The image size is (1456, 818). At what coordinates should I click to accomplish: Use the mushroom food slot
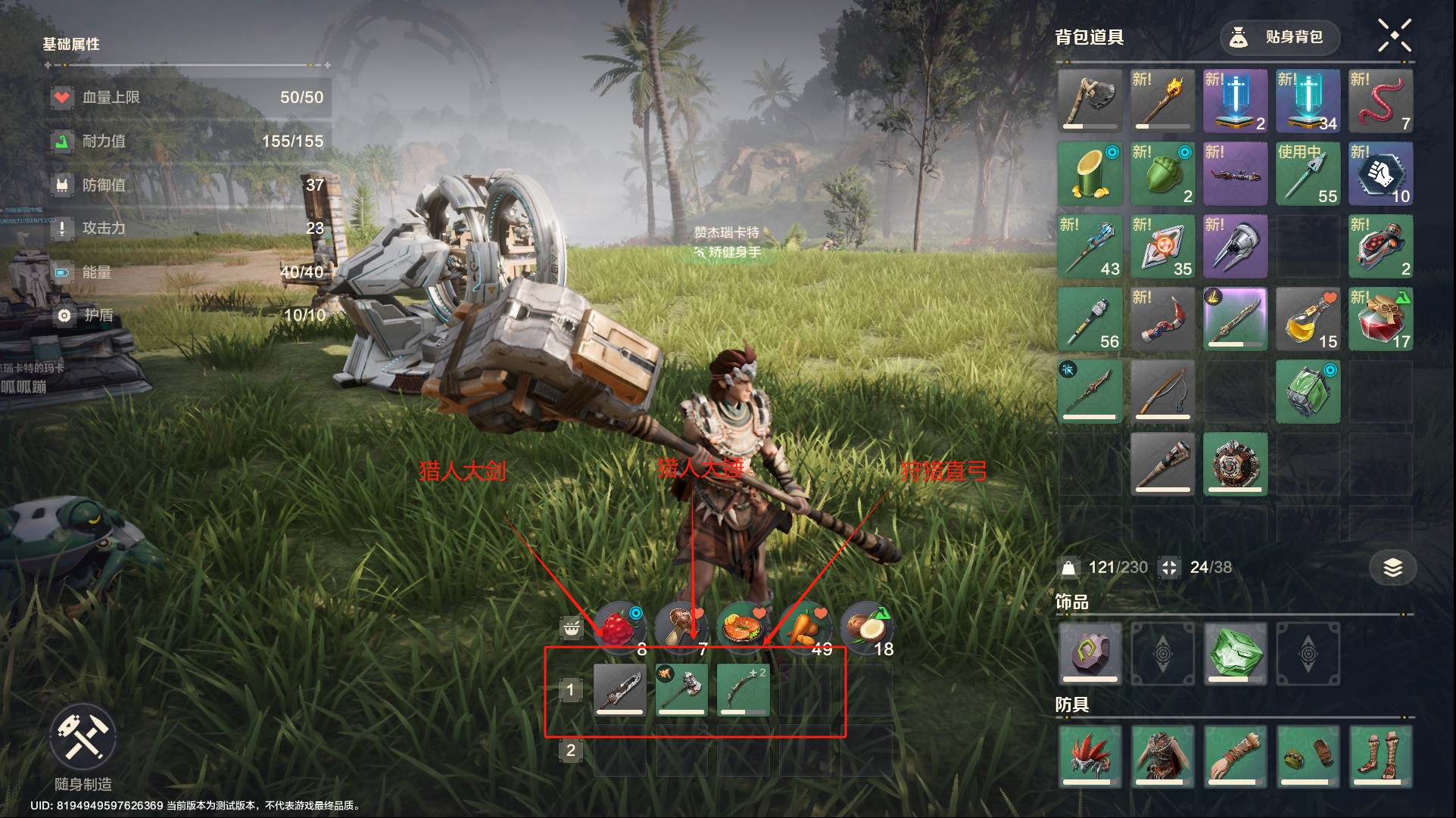(x=681, y=627)
